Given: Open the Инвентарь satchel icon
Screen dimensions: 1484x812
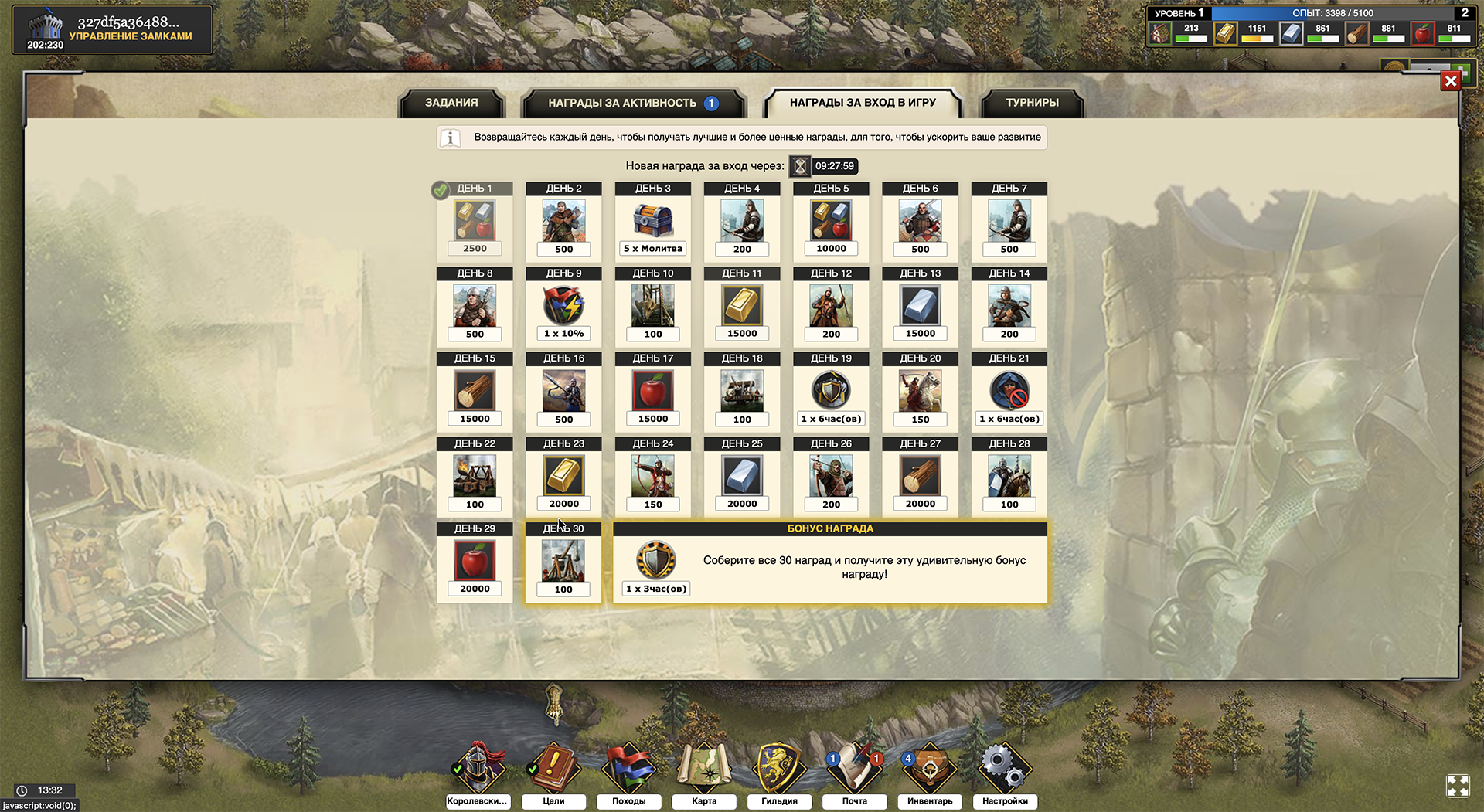Looking at the screenshot, I should coord(929,765).
